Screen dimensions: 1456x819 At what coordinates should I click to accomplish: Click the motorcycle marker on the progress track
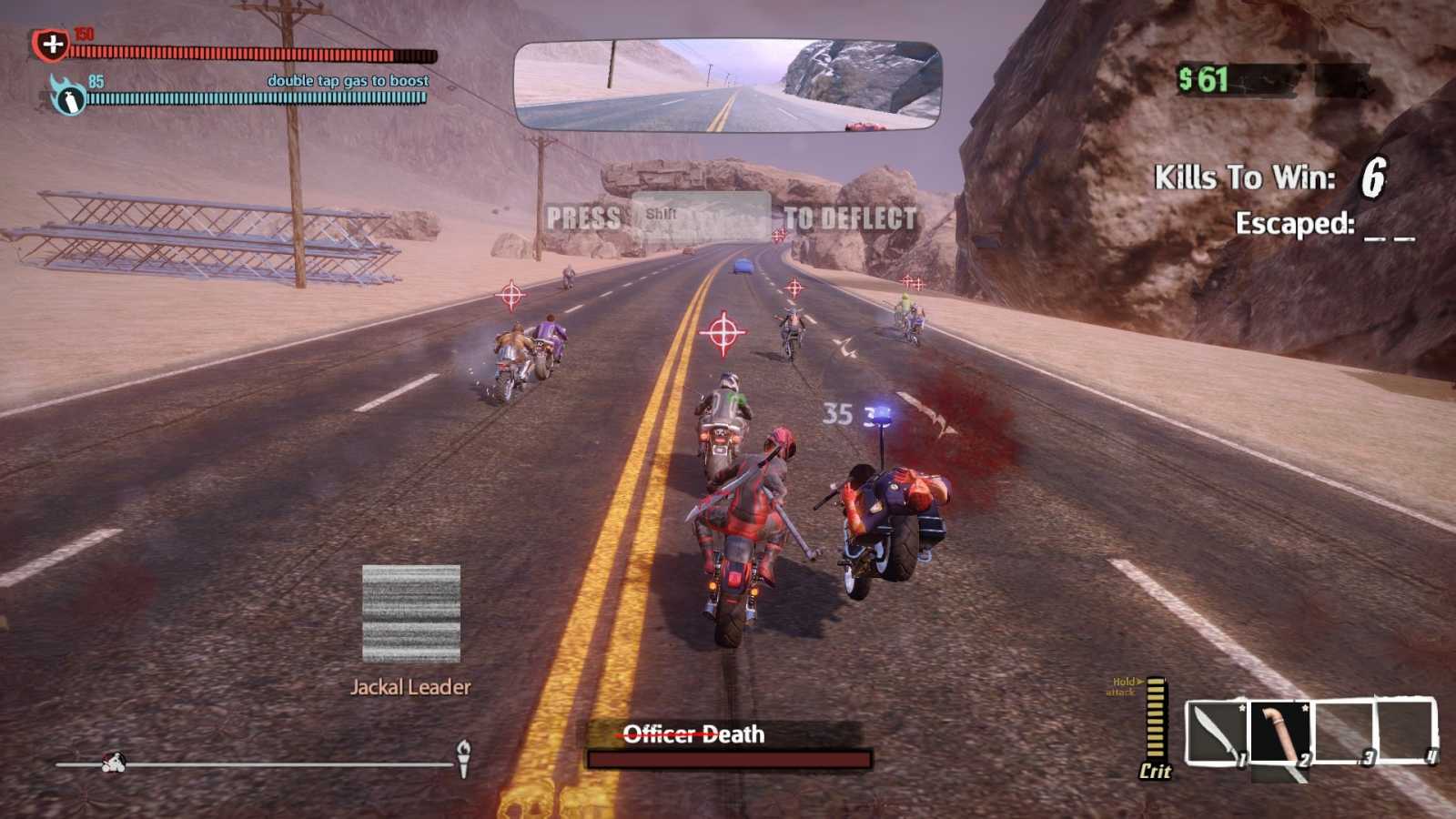pyautogui.click(x=116, y=763)
